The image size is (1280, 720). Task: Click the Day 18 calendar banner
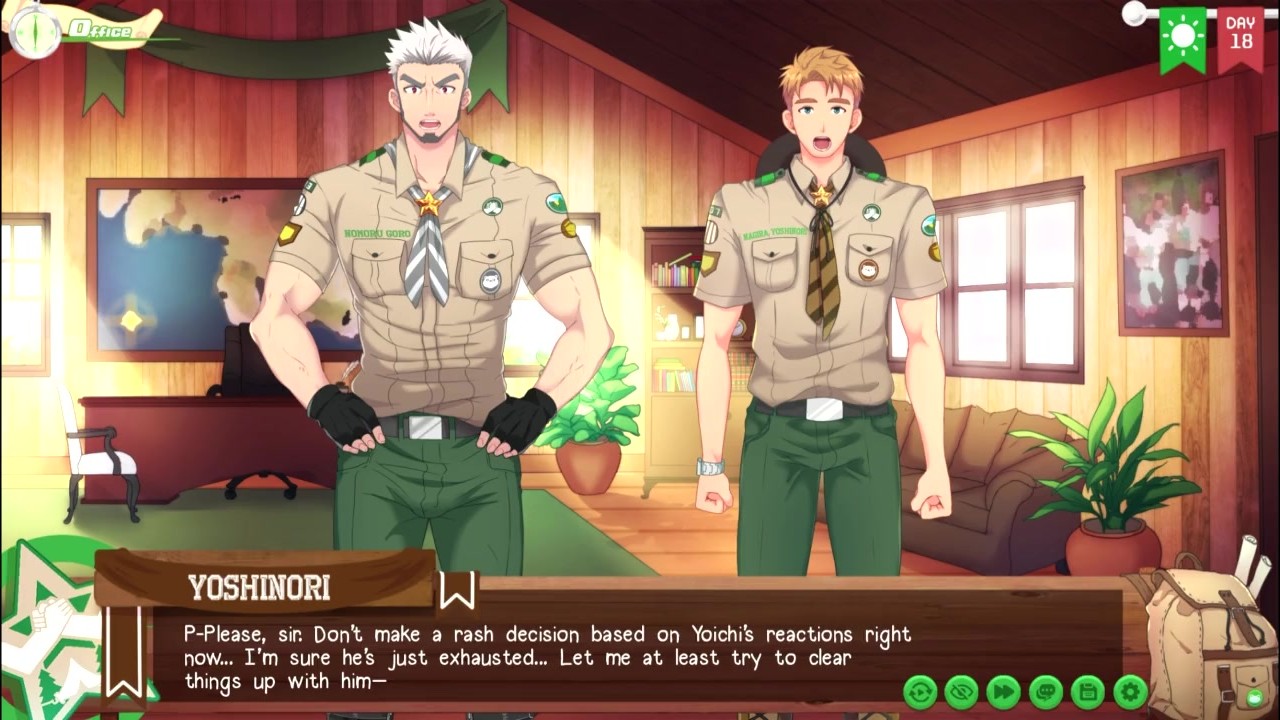(x=1240, y=36)
